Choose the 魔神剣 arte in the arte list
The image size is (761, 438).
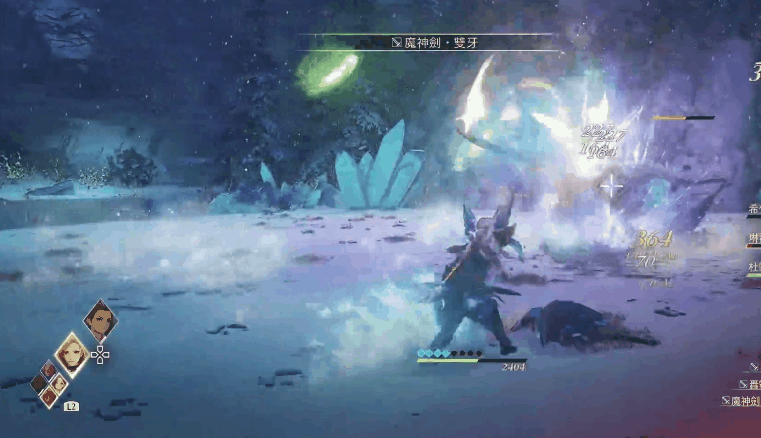click(742, 401)
